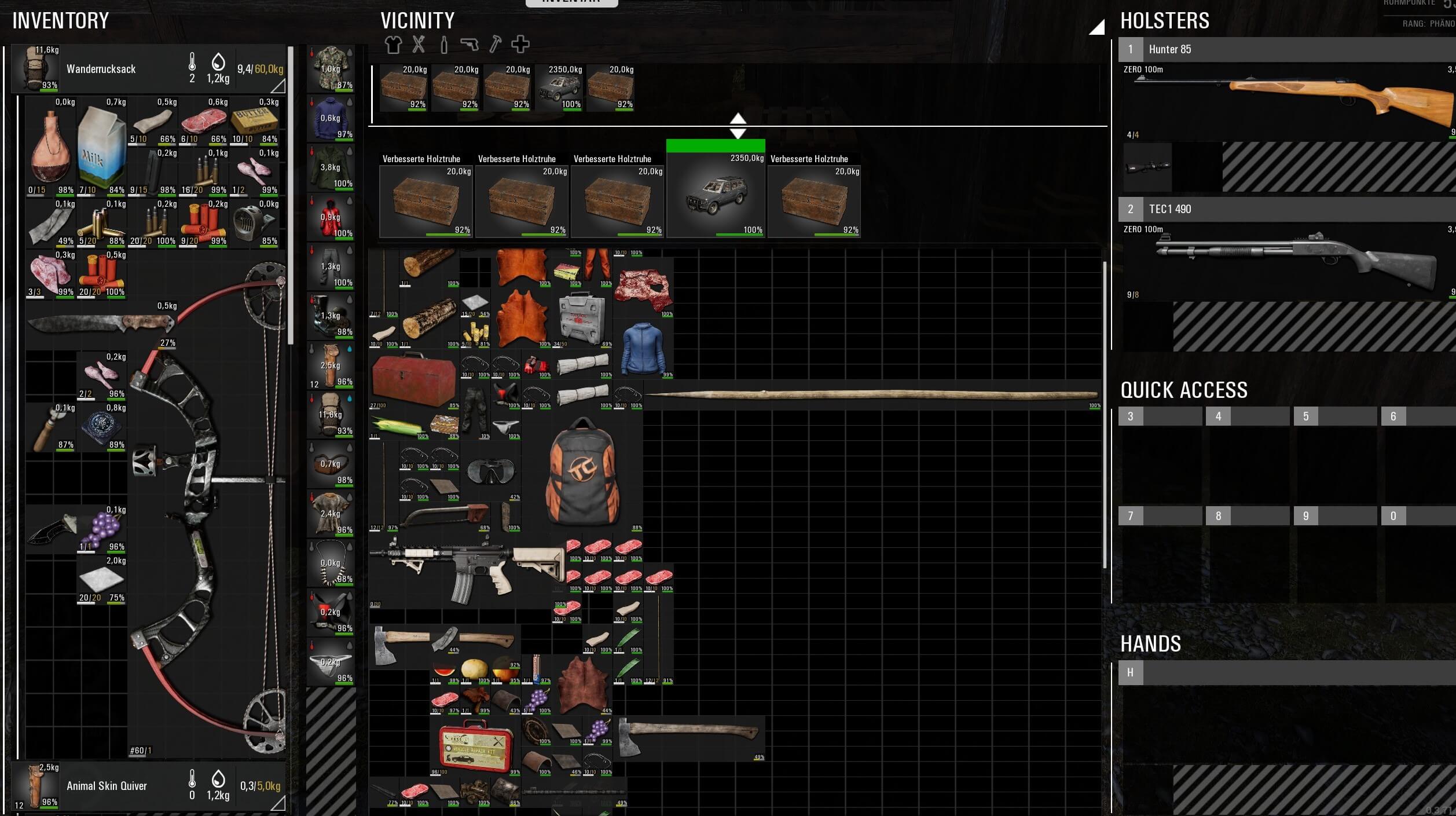This screenshot has height=816, width=1456.
Task: Select the assault rifle in vicinity
Action: click(x=467, y=570)
